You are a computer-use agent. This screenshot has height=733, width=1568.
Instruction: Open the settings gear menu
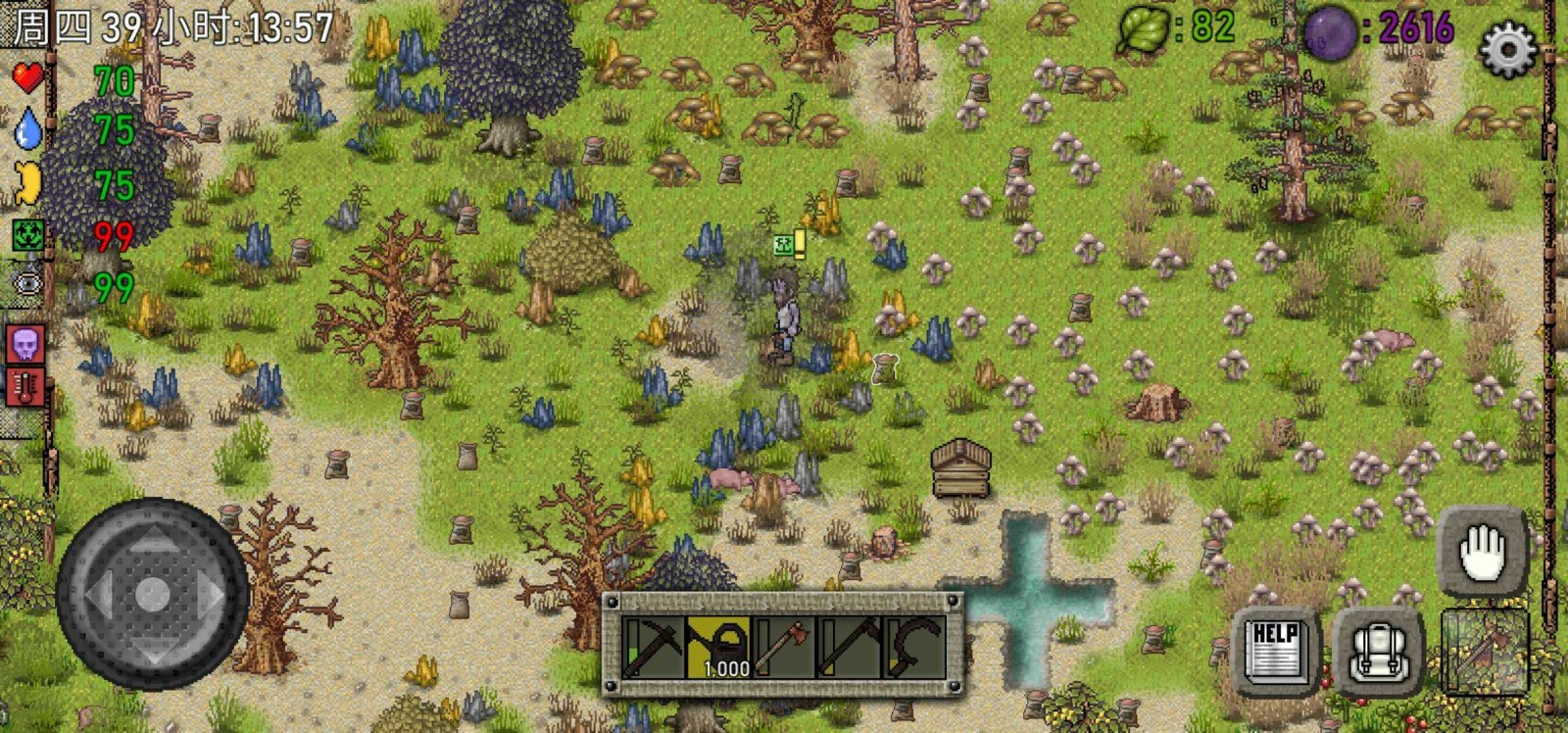click(1506, 47)
